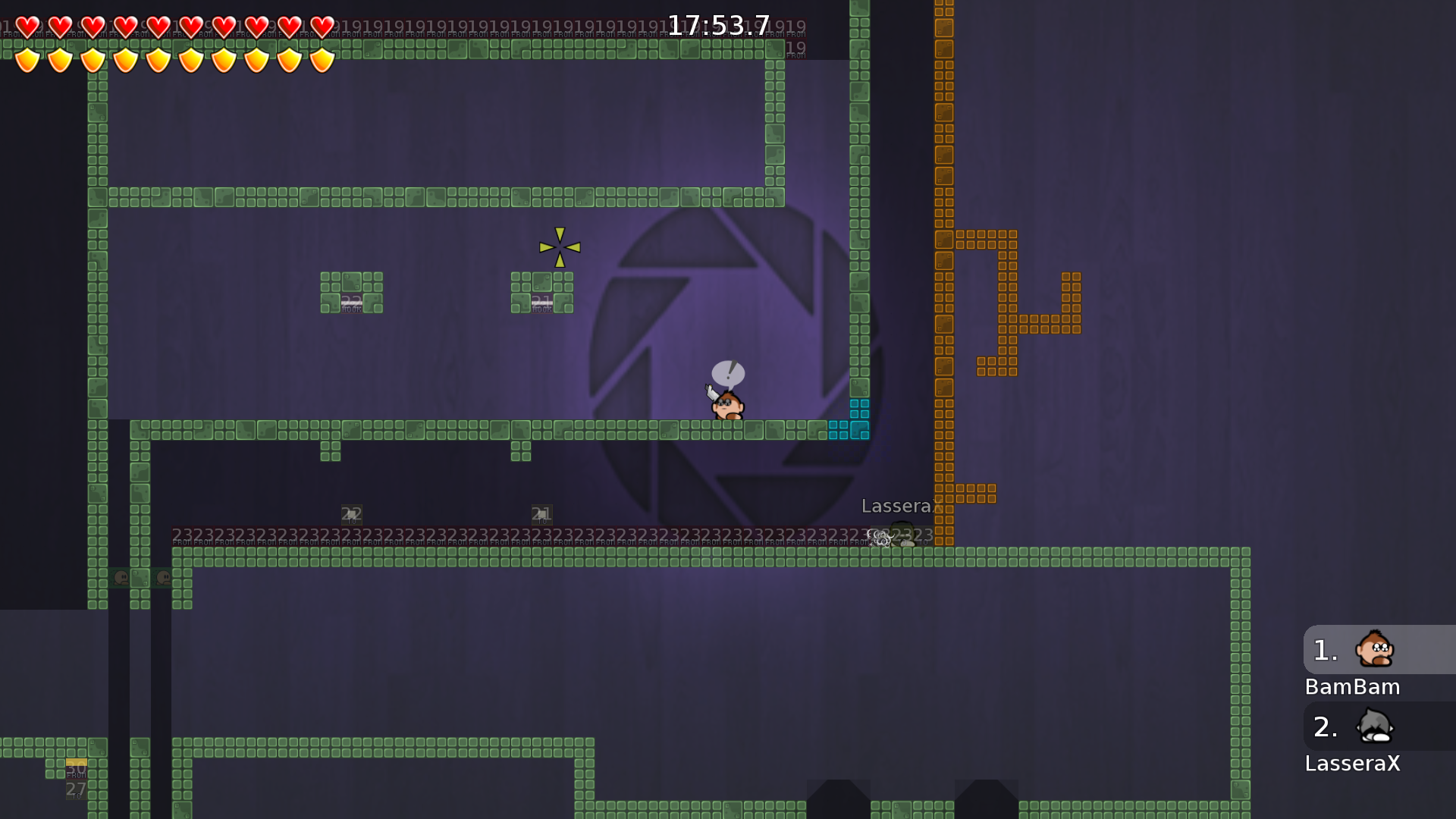The height and width of the screenshot is (819, 1456).
Task: Select the last heart icon on the HUD
Action: pos(320,25)
